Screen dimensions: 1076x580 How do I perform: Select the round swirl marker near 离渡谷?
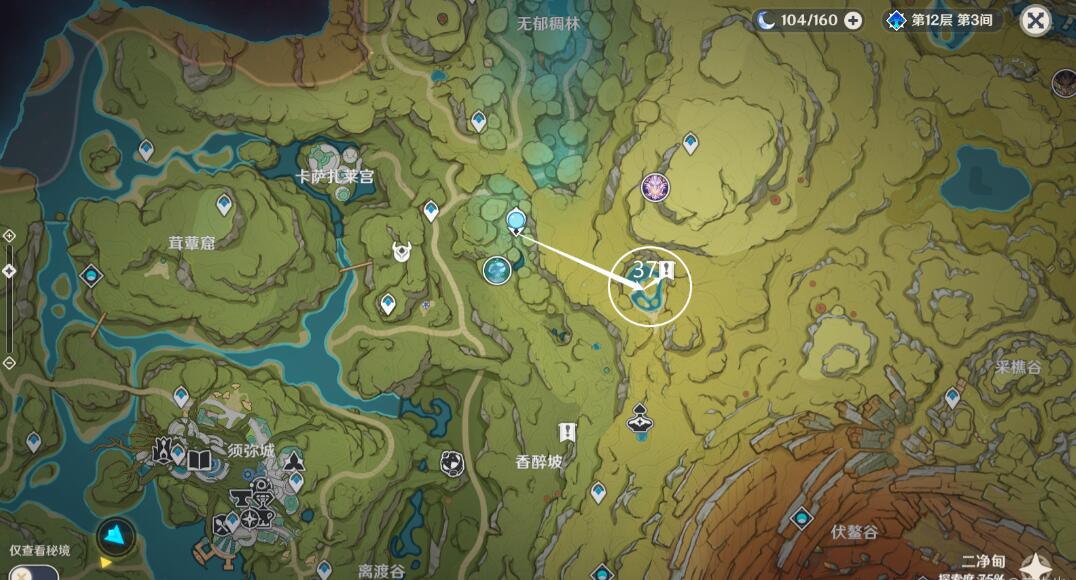pyautogui.click(x=452, y=462)
